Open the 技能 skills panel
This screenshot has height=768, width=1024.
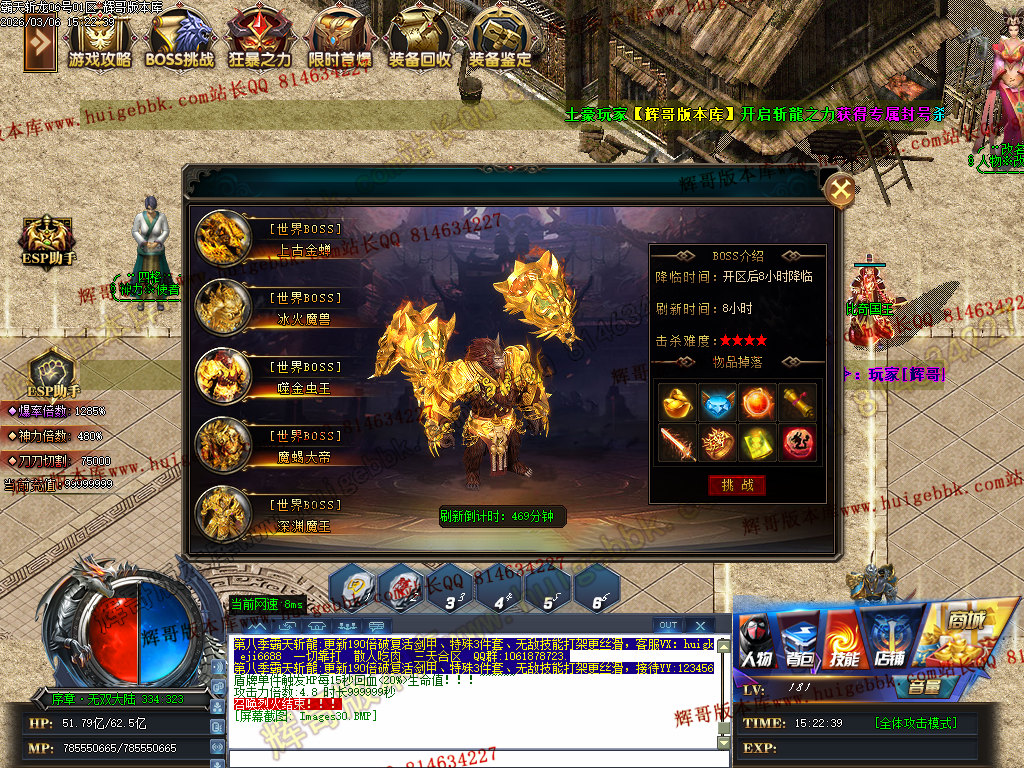coord(844,641)
